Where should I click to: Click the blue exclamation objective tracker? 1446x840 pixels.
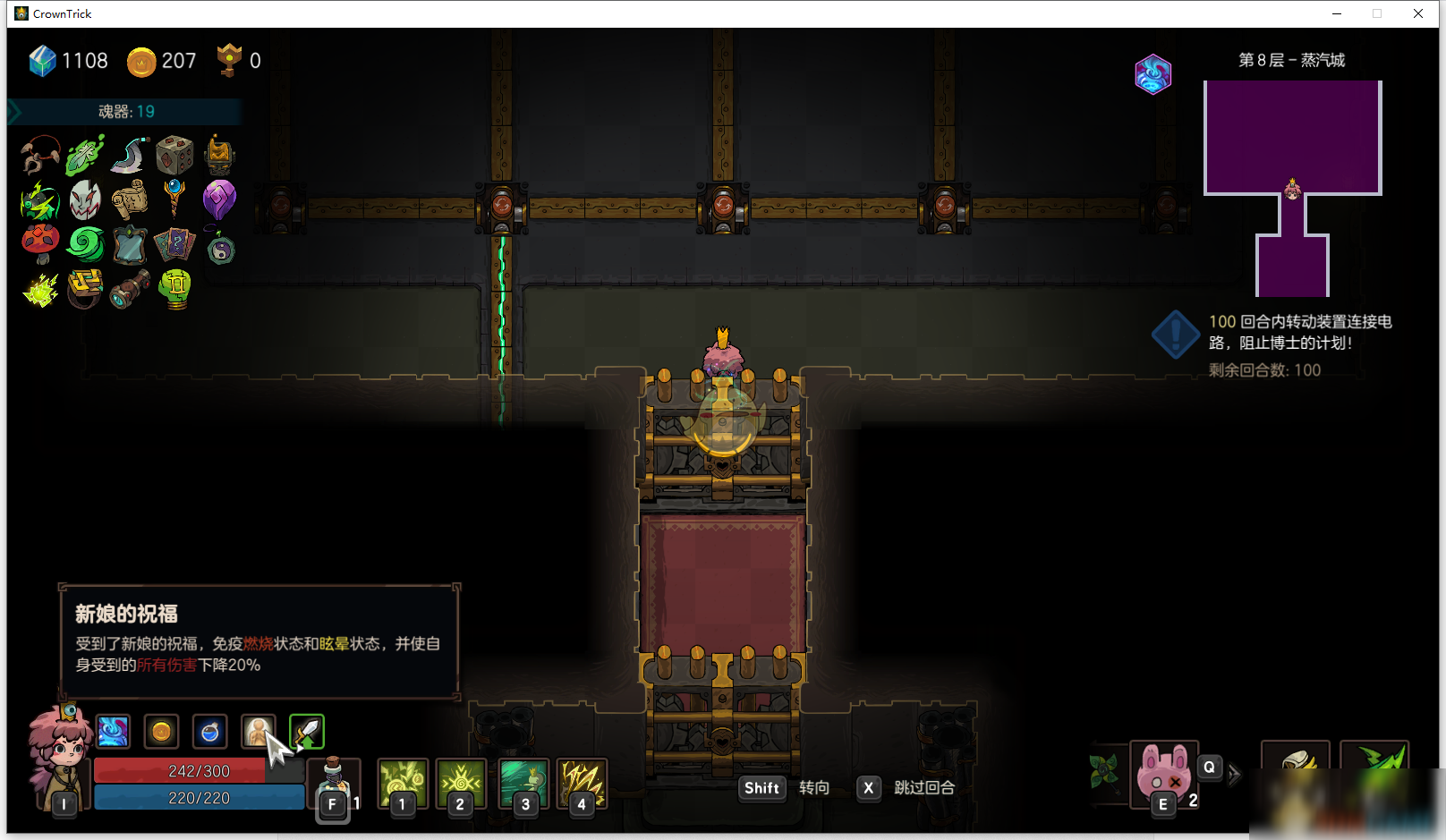point(1175,335)
